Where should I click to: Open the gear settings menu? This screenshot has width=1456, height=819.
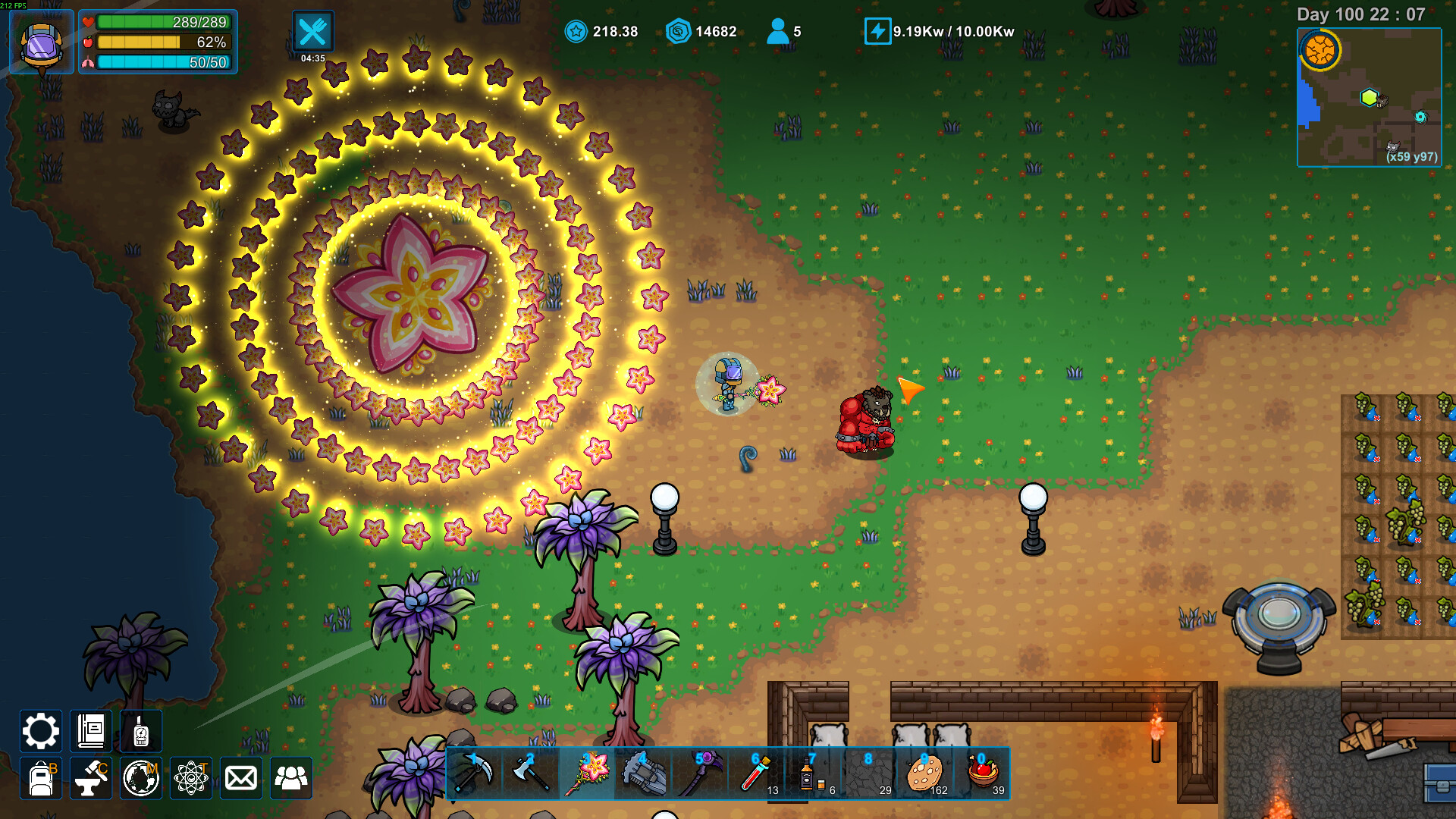(40, 732)
